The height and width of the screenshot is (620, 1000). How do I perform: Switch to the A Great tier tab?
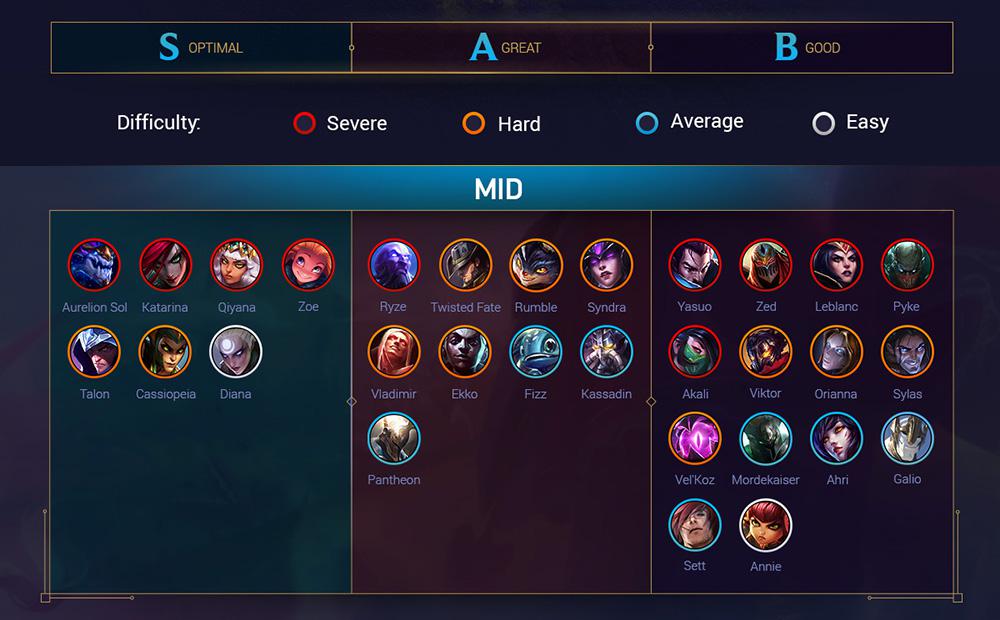(501, 47)
